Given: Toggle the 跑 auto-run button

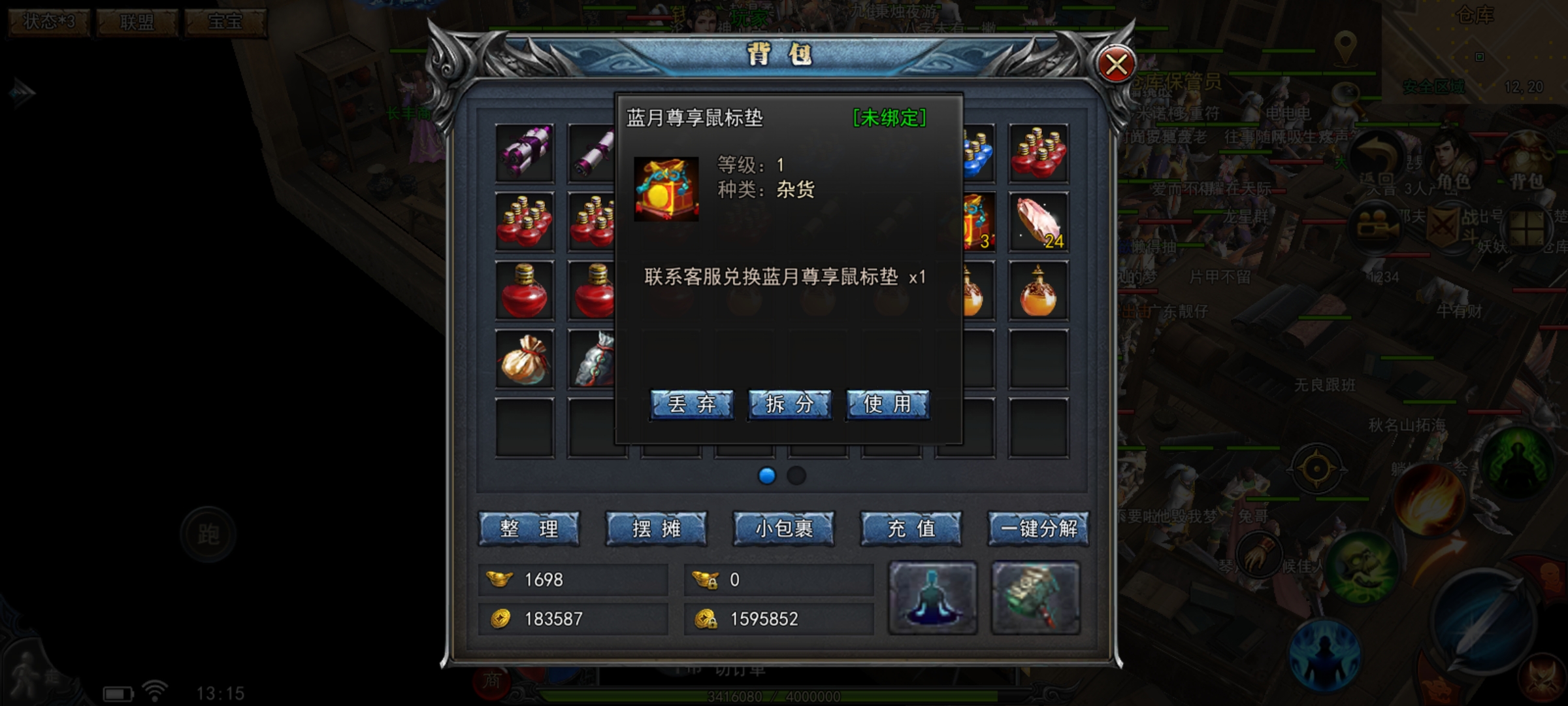Looking at the screenshot, I should click(207, 533).
